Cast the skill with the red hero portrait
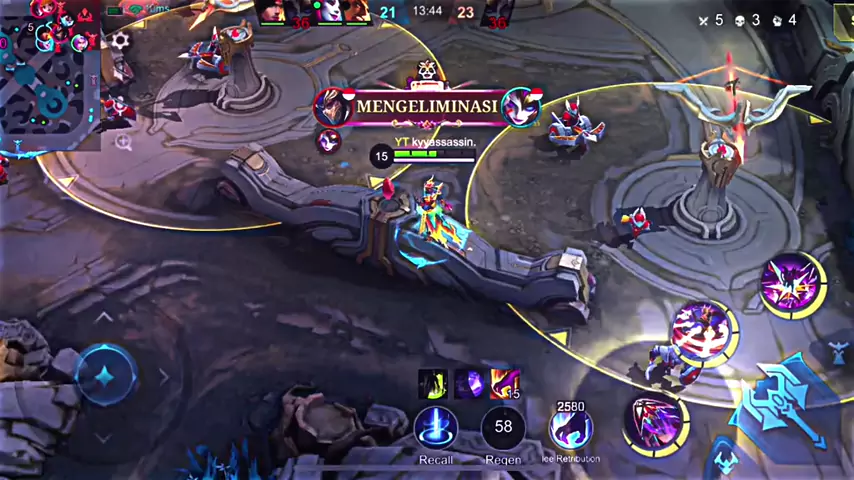Viewport: 854px width, 480px height. coord(703,331)
